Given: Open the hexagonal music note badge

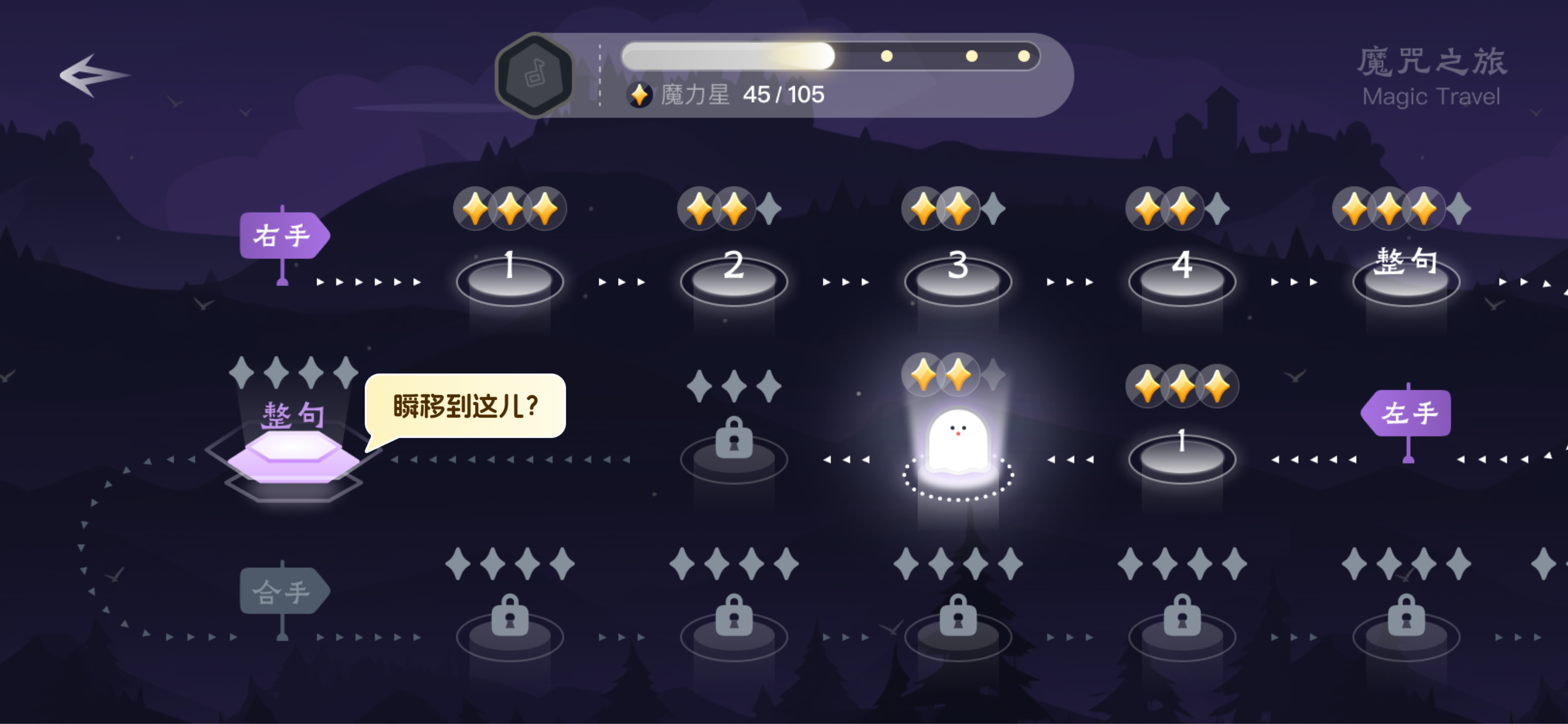Looking at the screenshot, I should click(x=534, y=75).
